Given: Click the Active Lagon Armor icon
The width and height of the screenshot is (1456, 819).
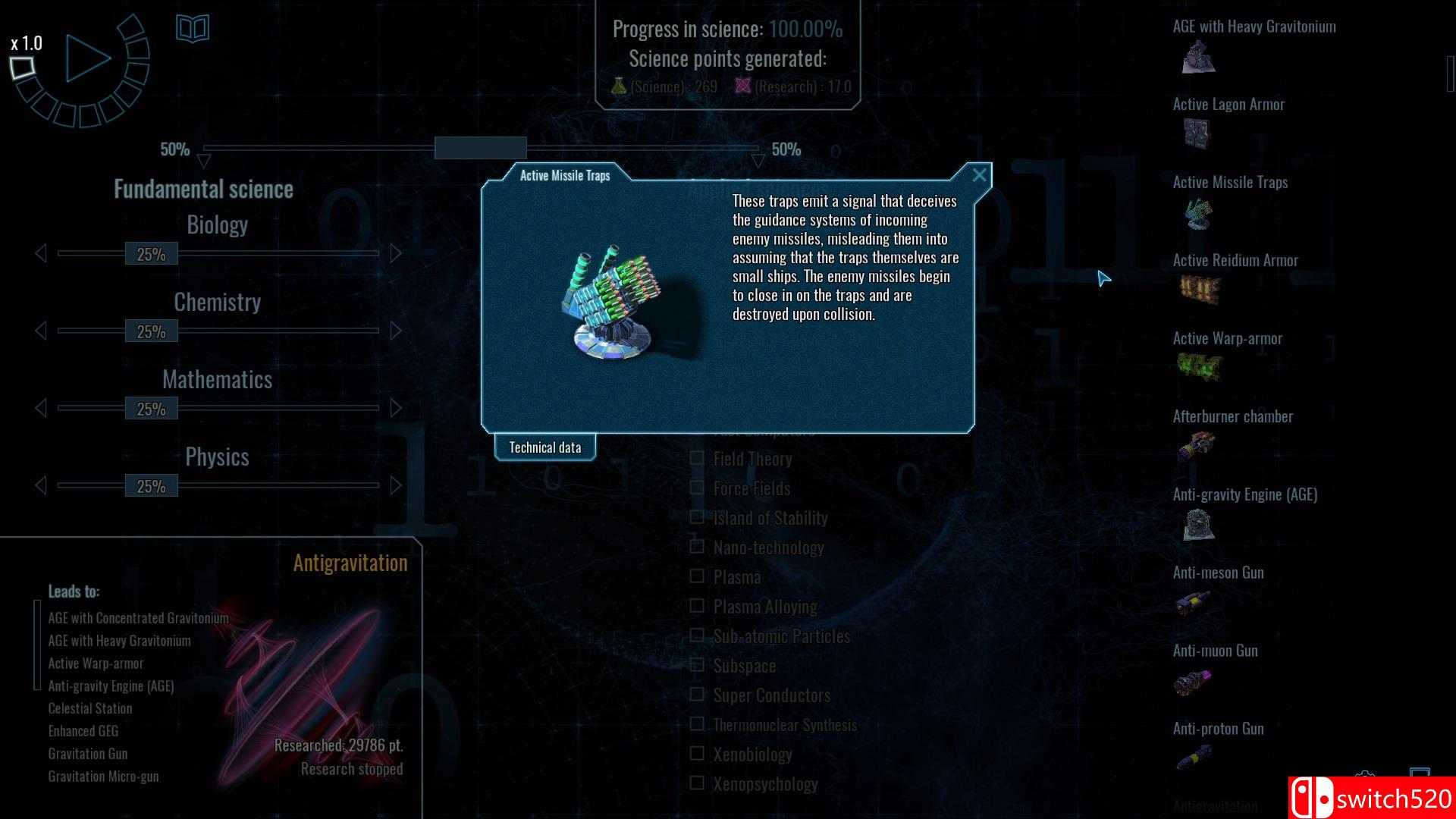Looking at the screenshot, I should (x=1197, y=136).
